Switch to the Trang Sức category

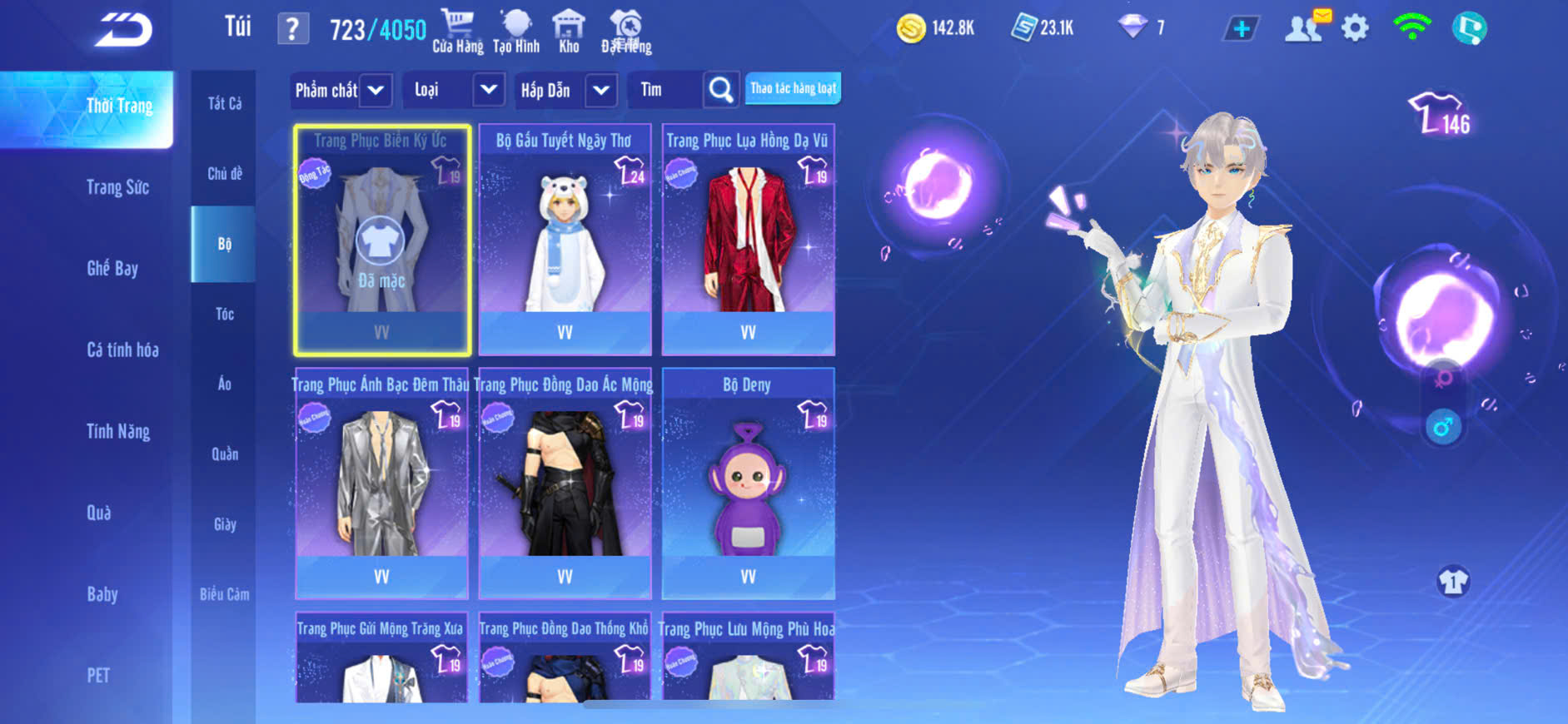click(x=117, y=187)
